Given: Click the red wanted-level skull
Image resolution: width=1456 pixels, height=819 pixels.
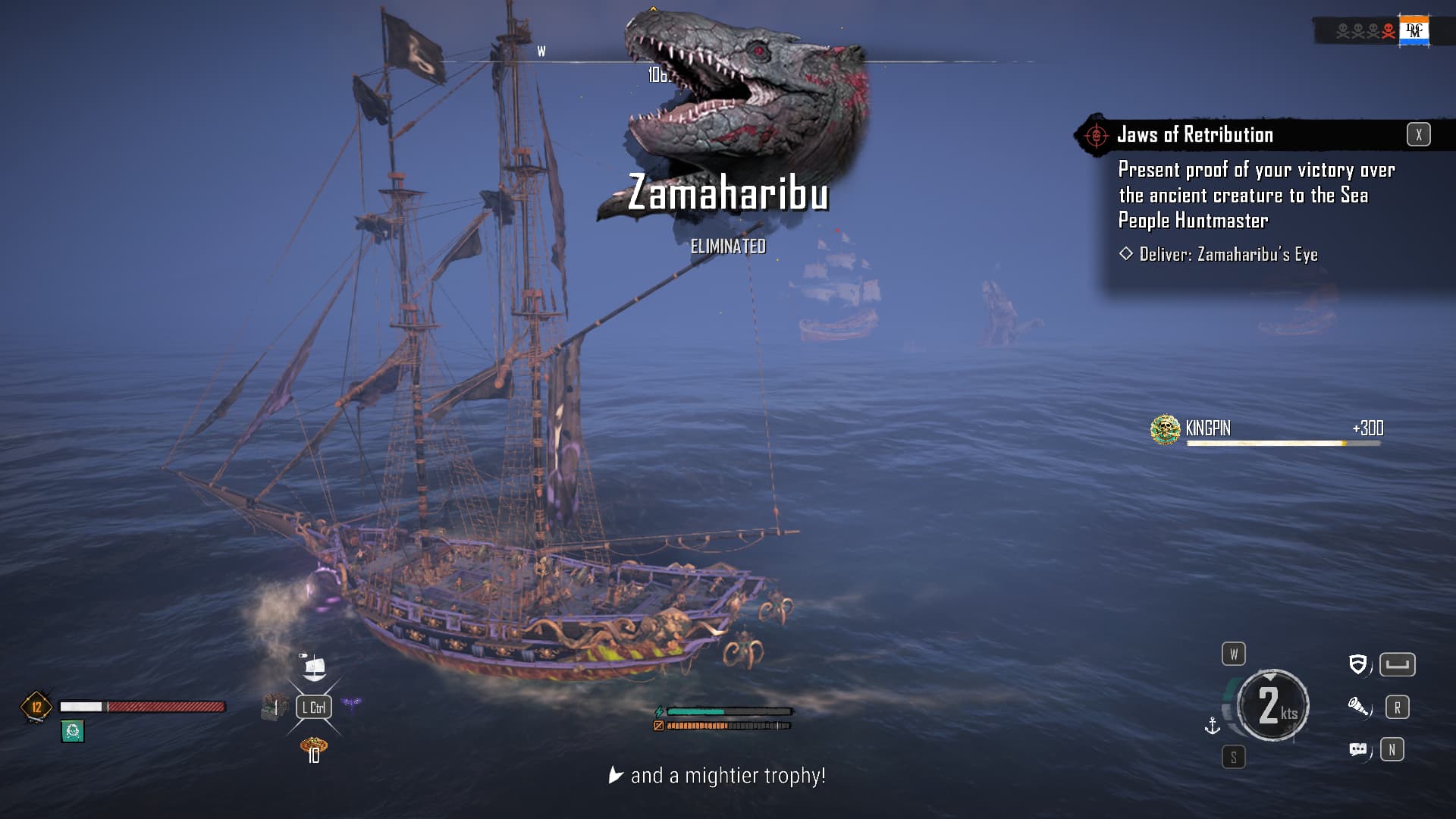Looking at the screenshot, I should (x=1389, y=31).
